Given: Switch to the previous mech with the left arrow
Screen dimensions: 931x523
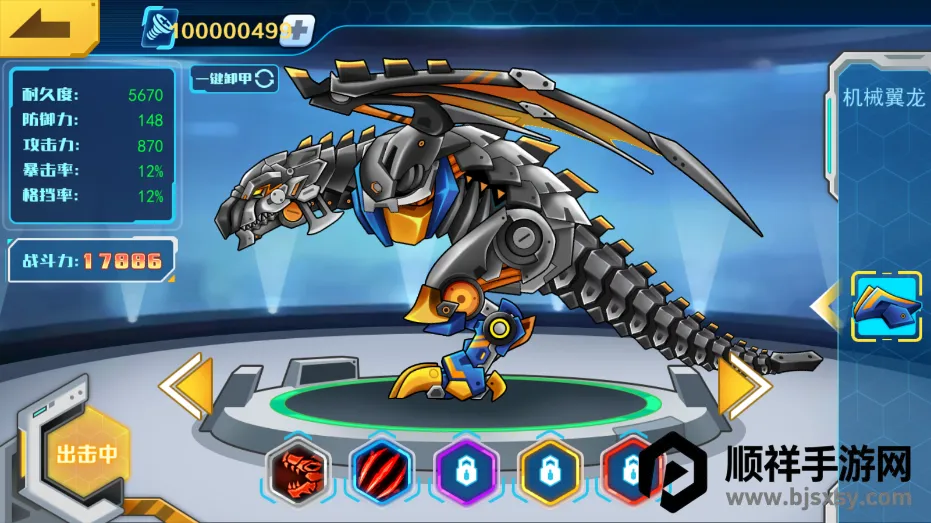Looking at the screenshot, I should point(187,386).
